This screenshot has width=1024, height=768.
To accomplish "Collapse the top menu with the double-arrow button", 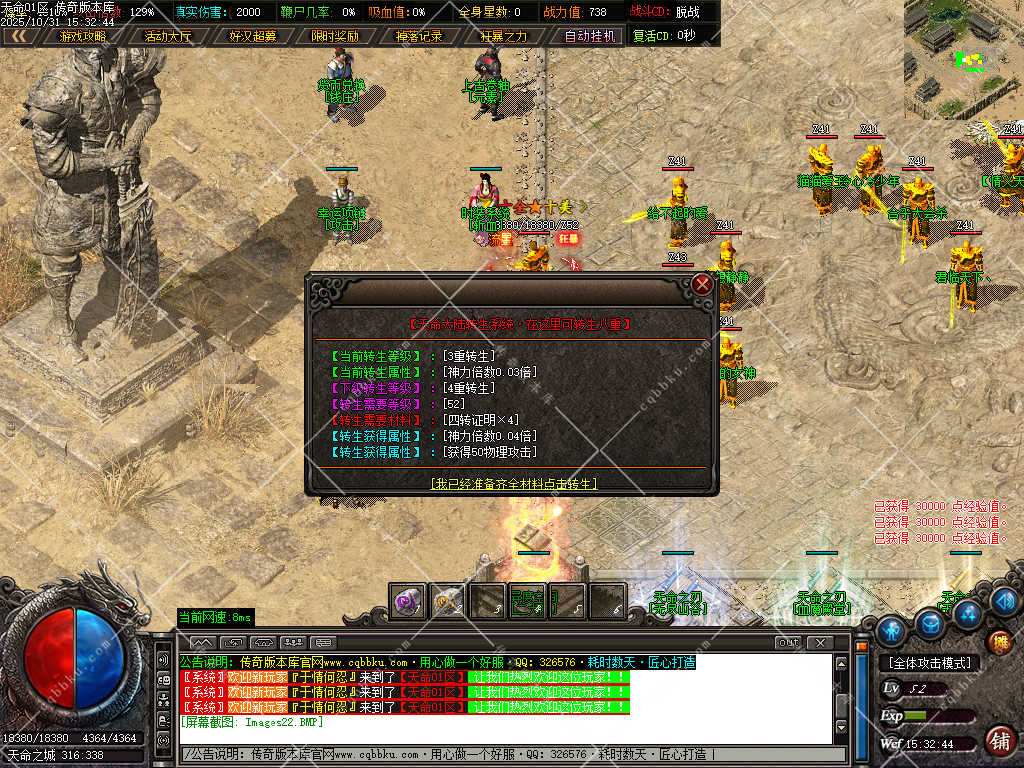I will point(19,36).
